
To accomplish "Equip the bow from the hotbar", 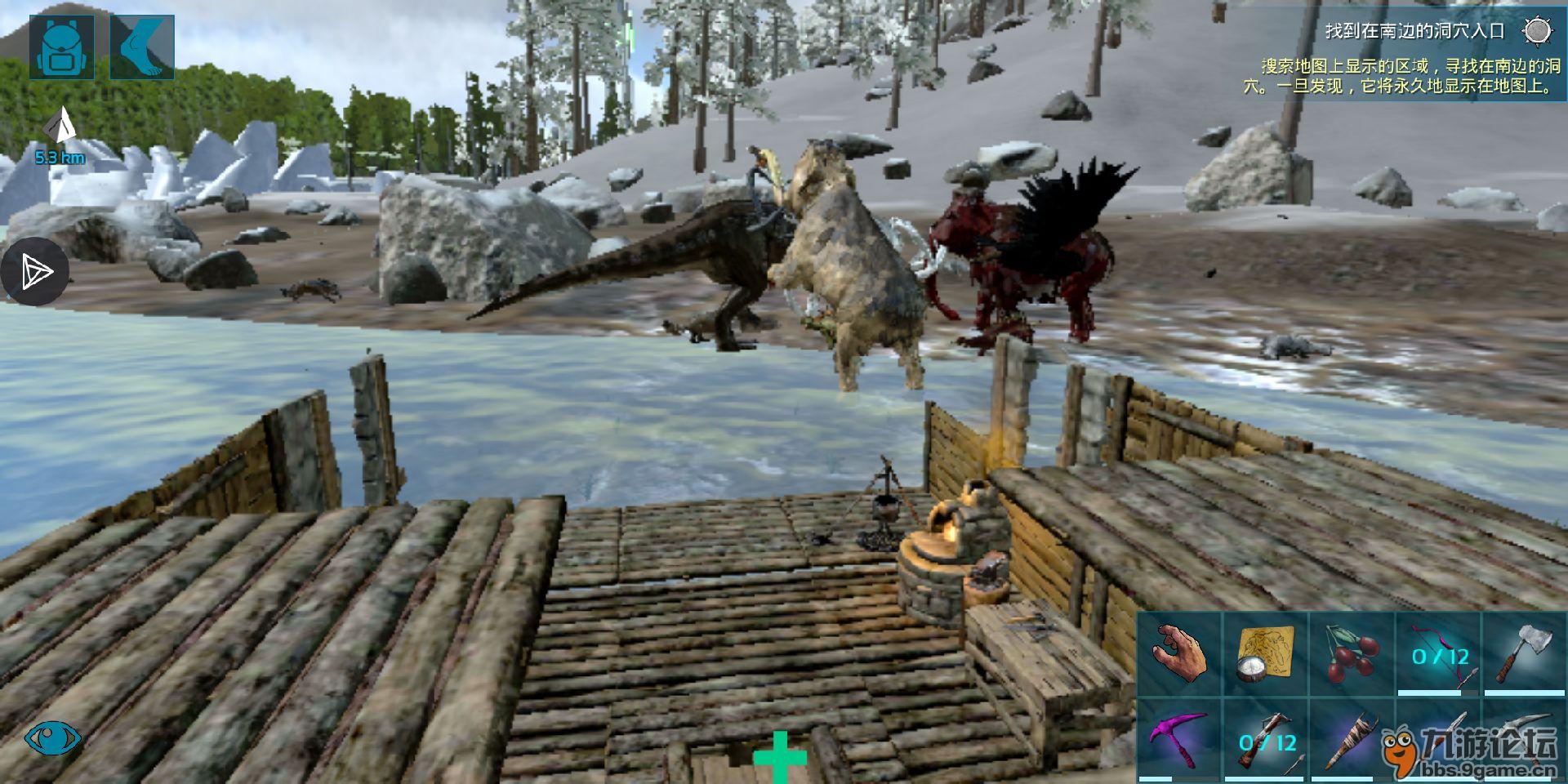I will click(x=1439, y=653).
